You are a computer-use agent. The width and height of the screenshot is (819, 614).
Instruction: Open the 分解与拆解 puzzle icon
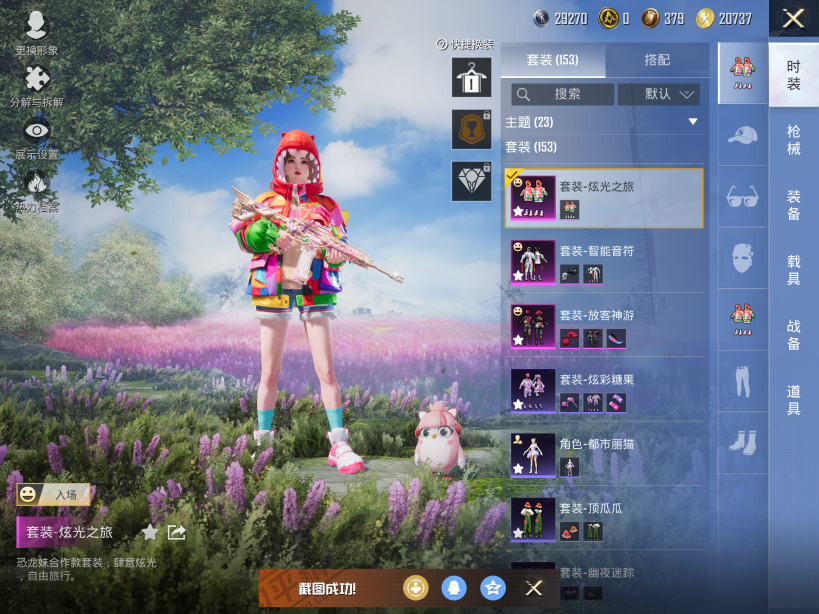36,85
